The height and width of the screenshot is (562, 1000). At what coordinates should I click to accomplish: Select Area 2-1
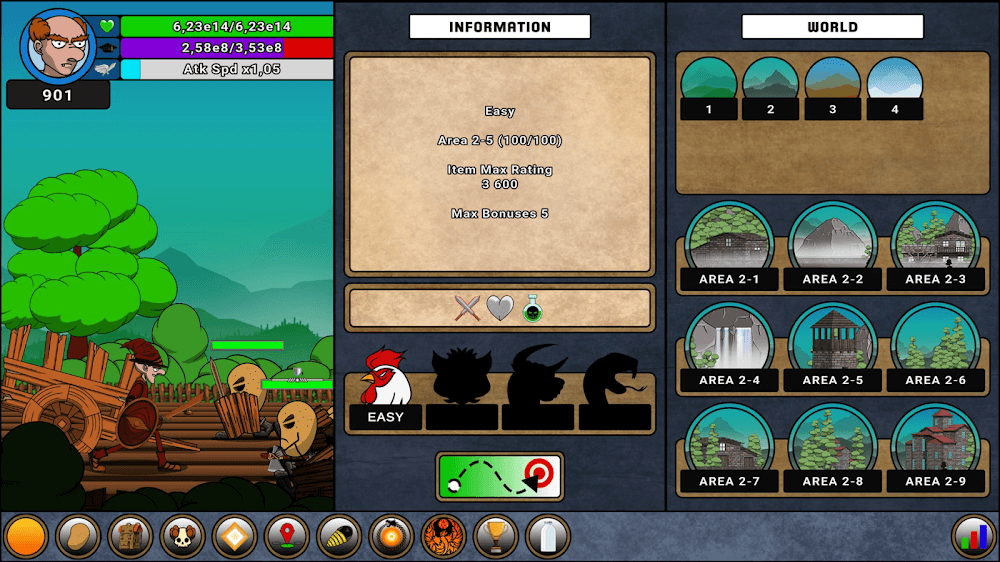click(x=730, y=246)
